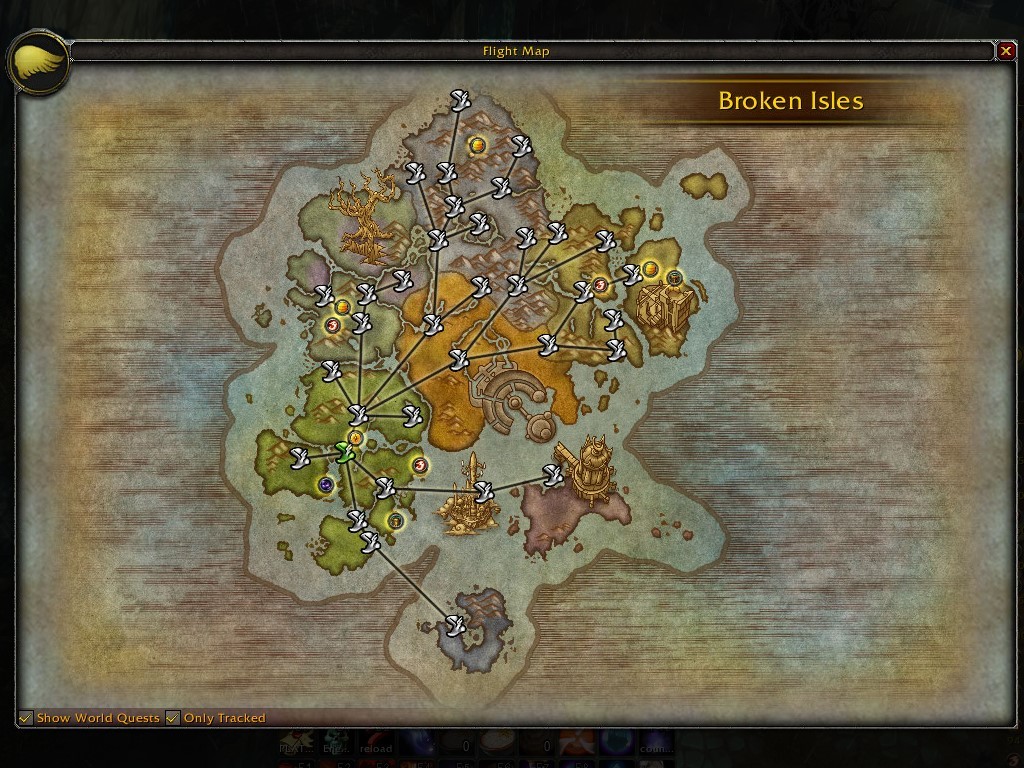Screen dimensions: 1024x768
Task: Fly to the gray southern island flight point
Action: click(456, 626)
